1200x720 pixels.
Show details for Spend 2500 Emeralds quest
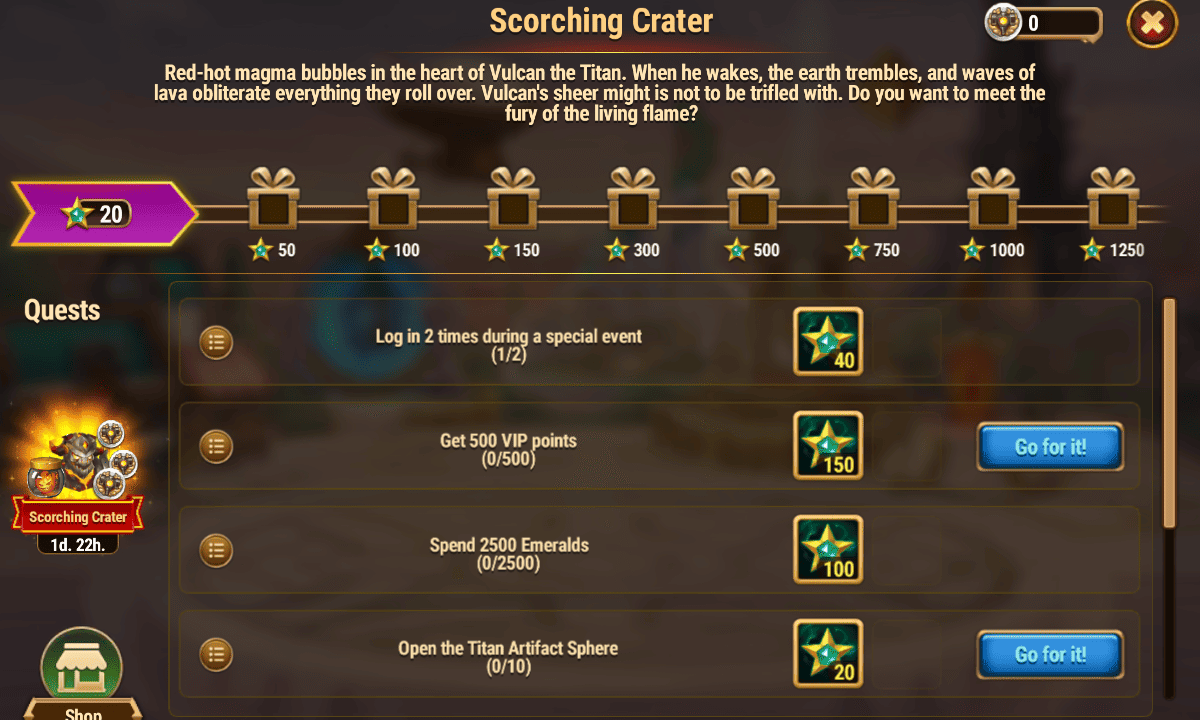[x=216, y=550]
